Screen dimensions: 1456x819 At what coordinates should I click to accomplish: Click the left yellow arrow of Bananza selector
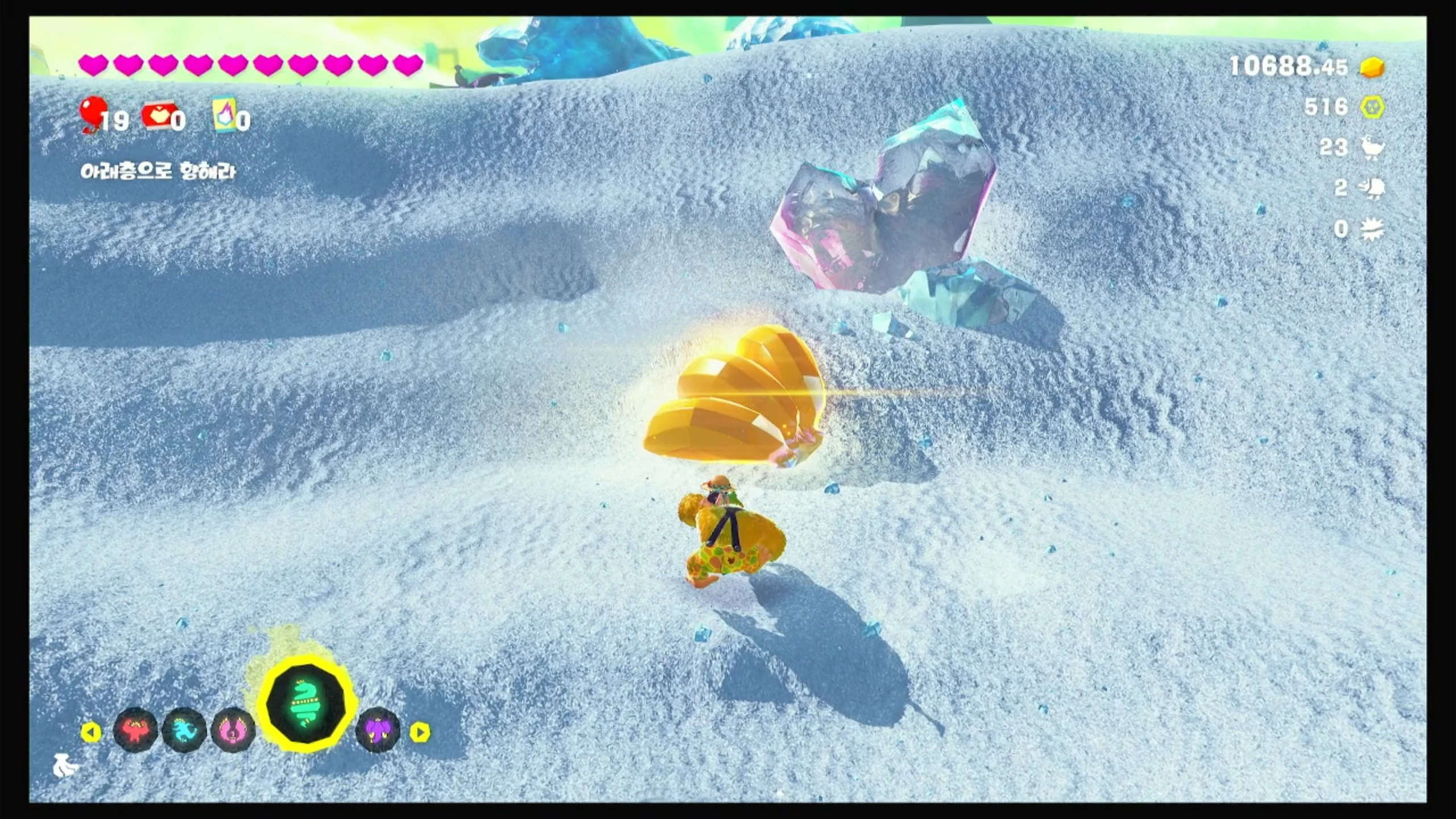click(x=90, y=732)
